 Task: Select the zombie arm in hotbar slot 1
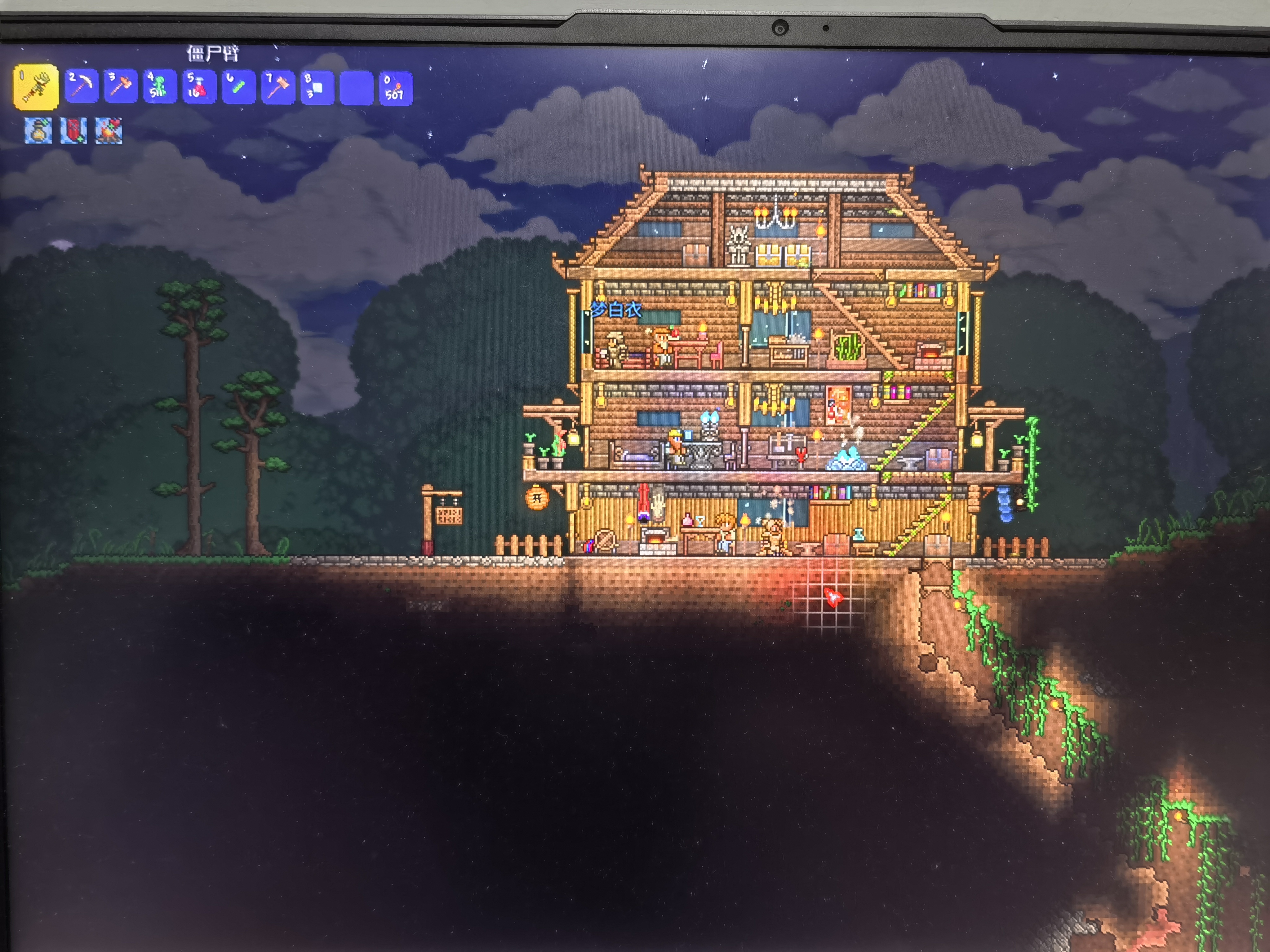click(36, 87)
